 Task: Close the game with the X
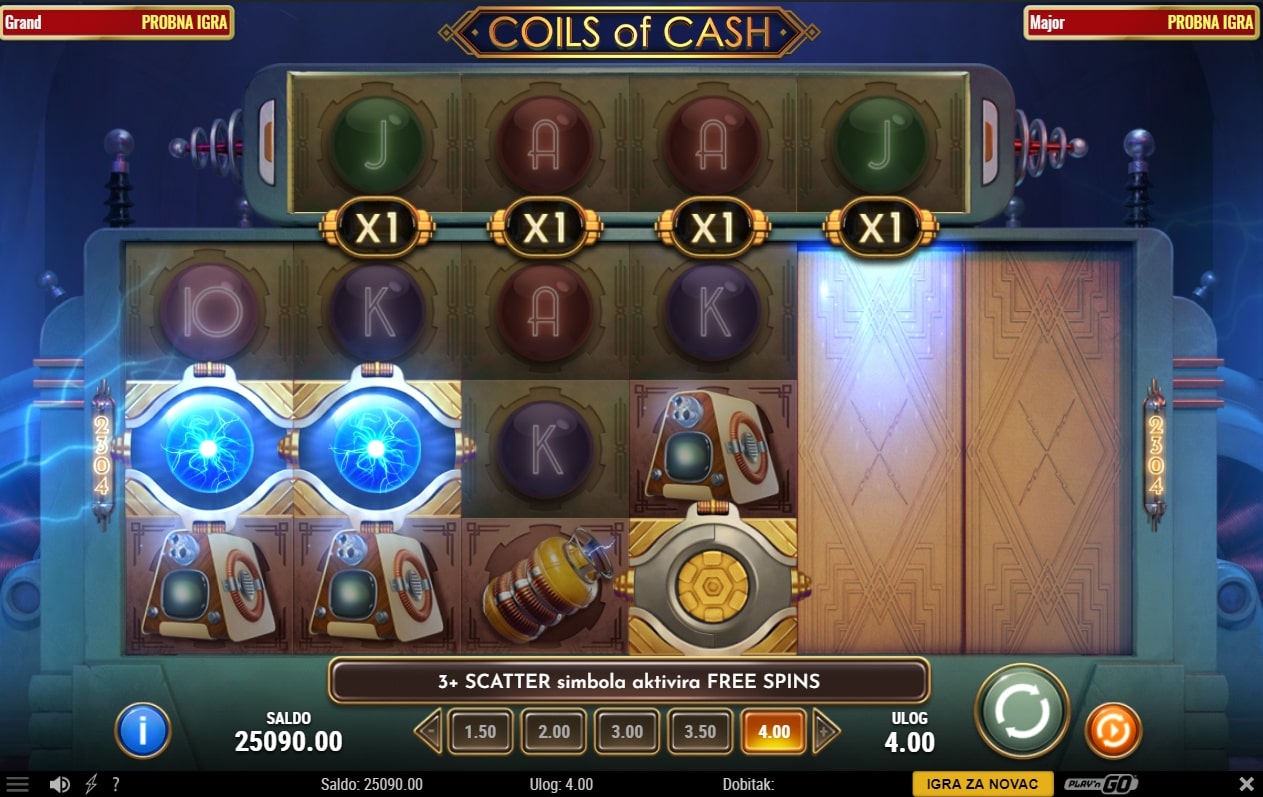click(1246, 785)
